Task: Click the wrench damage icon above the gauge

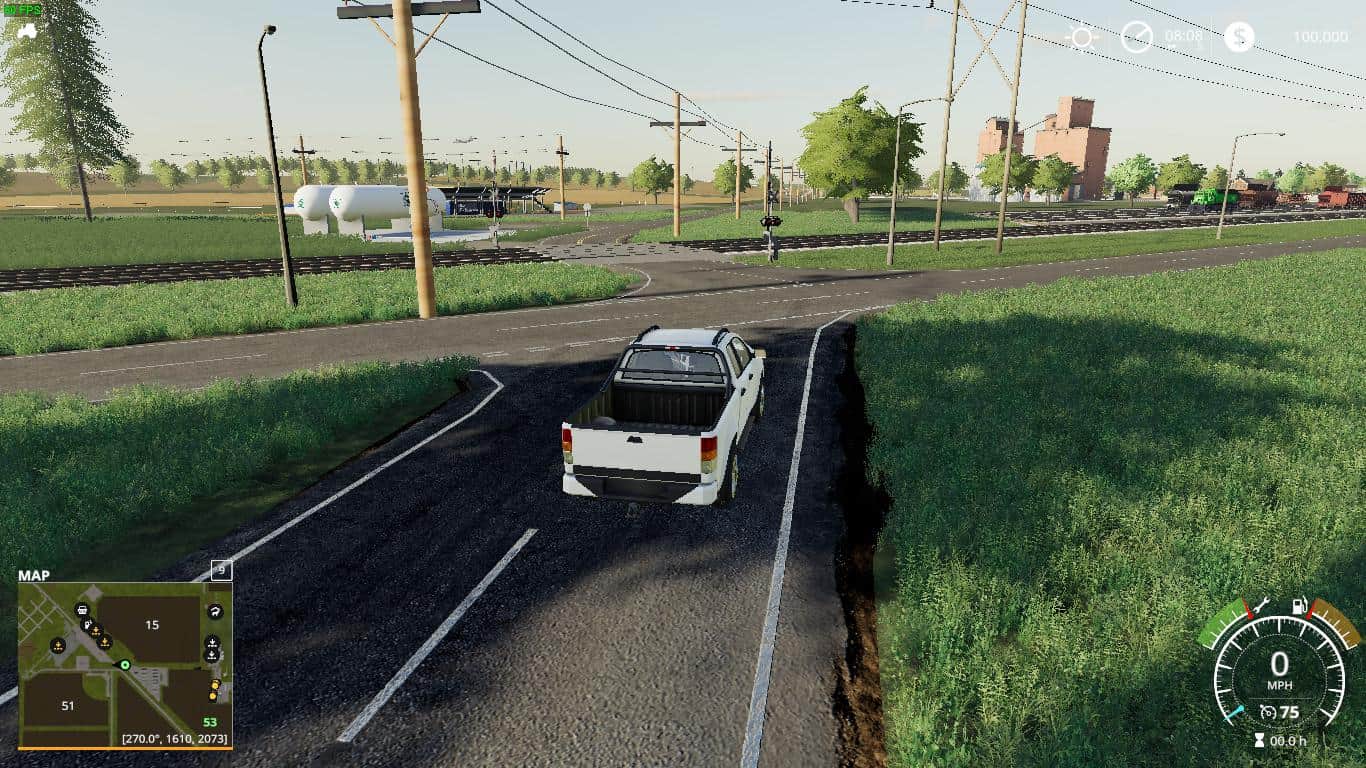Action: pyautogui.click(x=1262, y=605)
